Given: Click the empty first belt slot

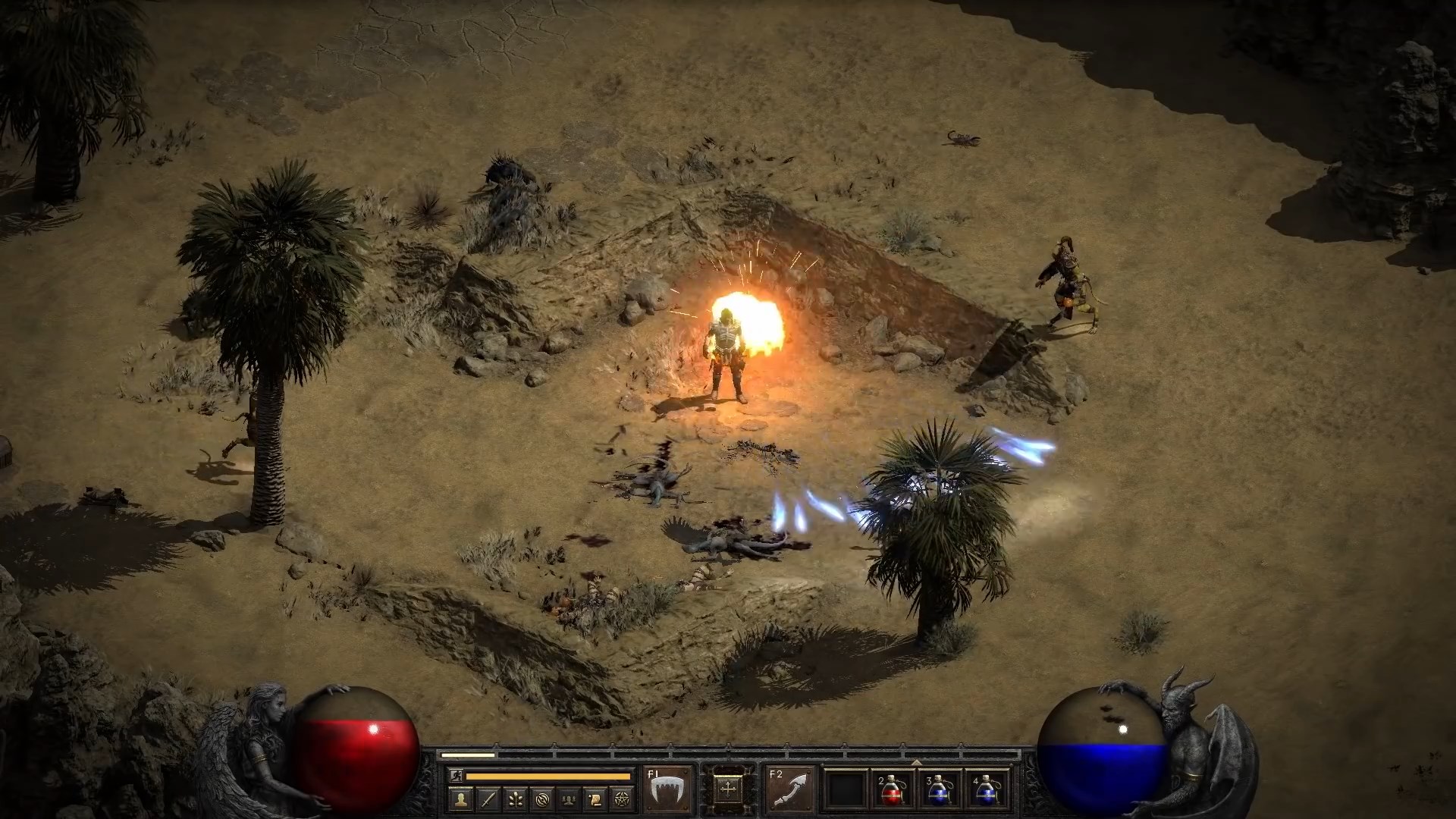Looking at the screenshot, I should coord(847,789).
